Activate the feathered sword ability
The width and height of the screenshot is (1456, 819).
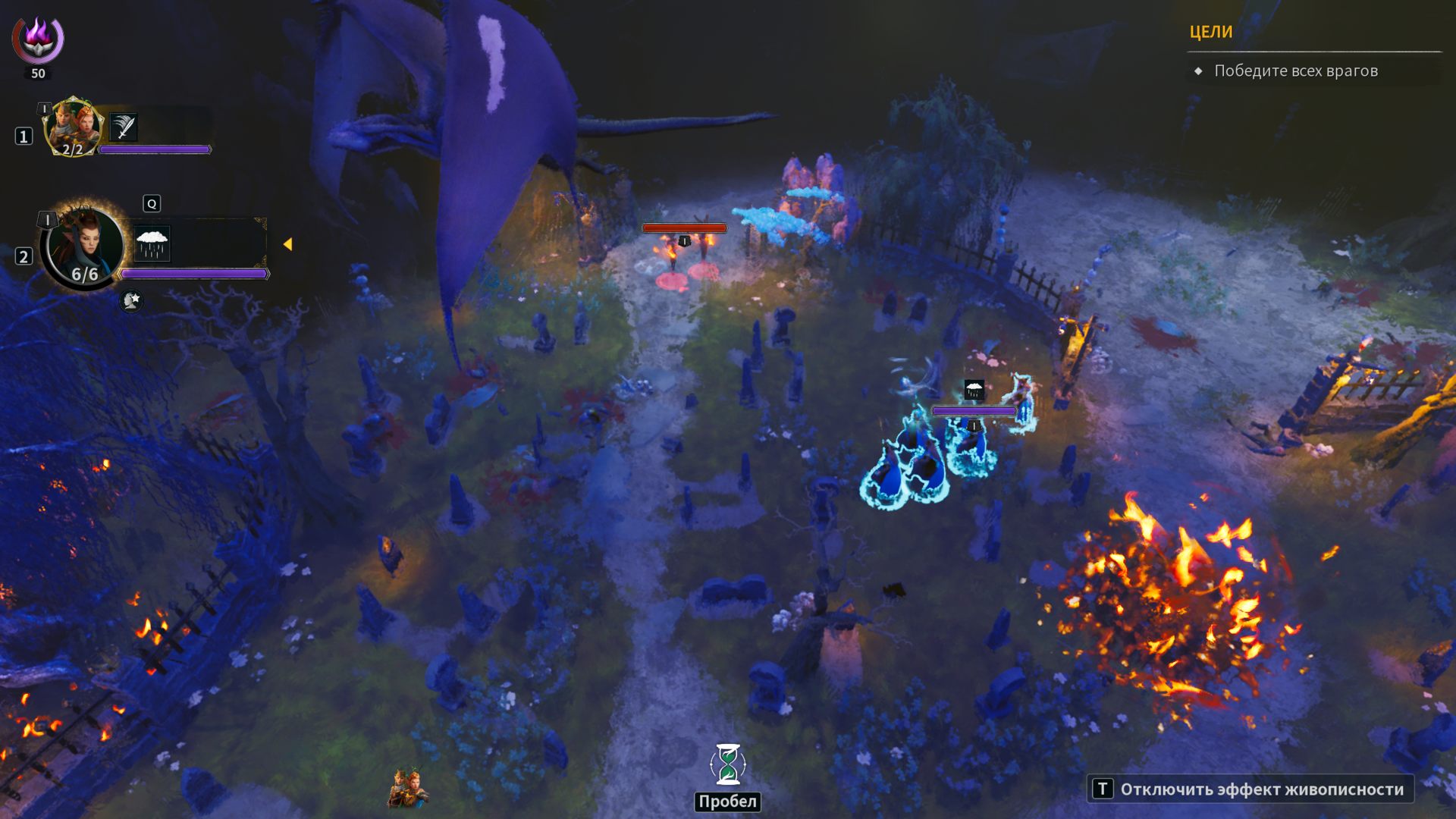(x=124, y=127)
